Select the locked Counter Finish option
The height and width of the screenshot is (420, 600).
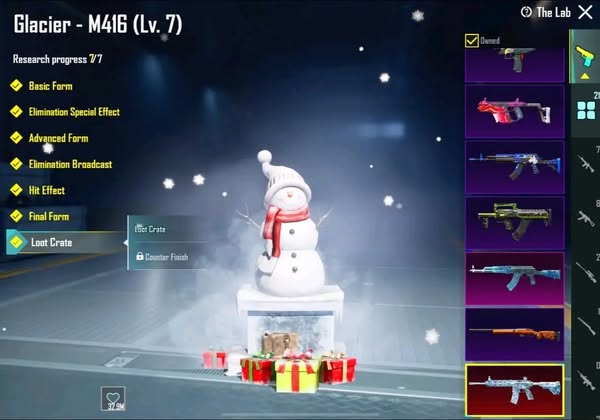click(161, 257)
